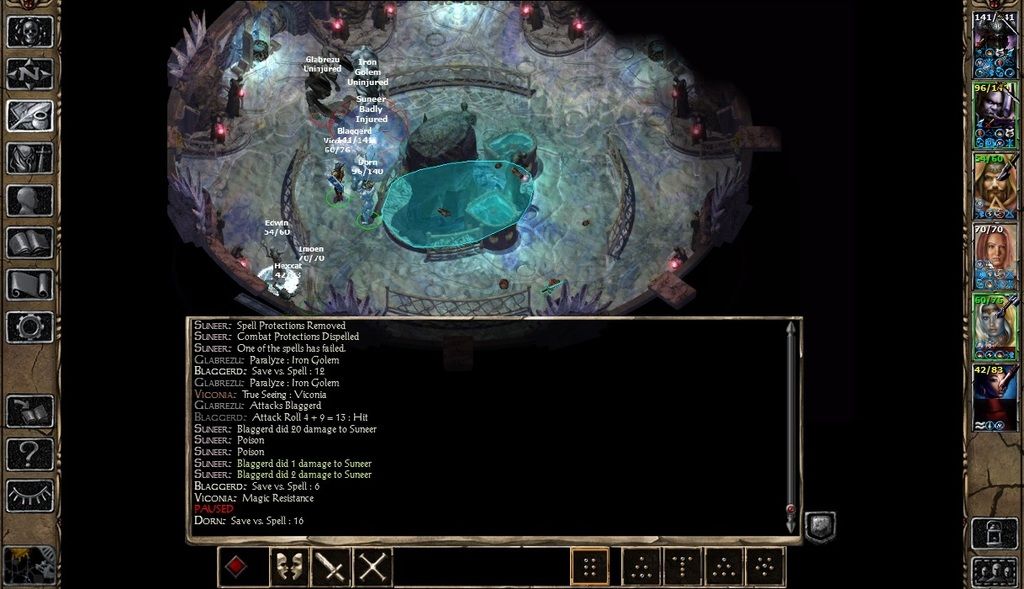Open the inventory screen button
The image size is (1024, 589).
pyautogui.click(x=30, y=158)
